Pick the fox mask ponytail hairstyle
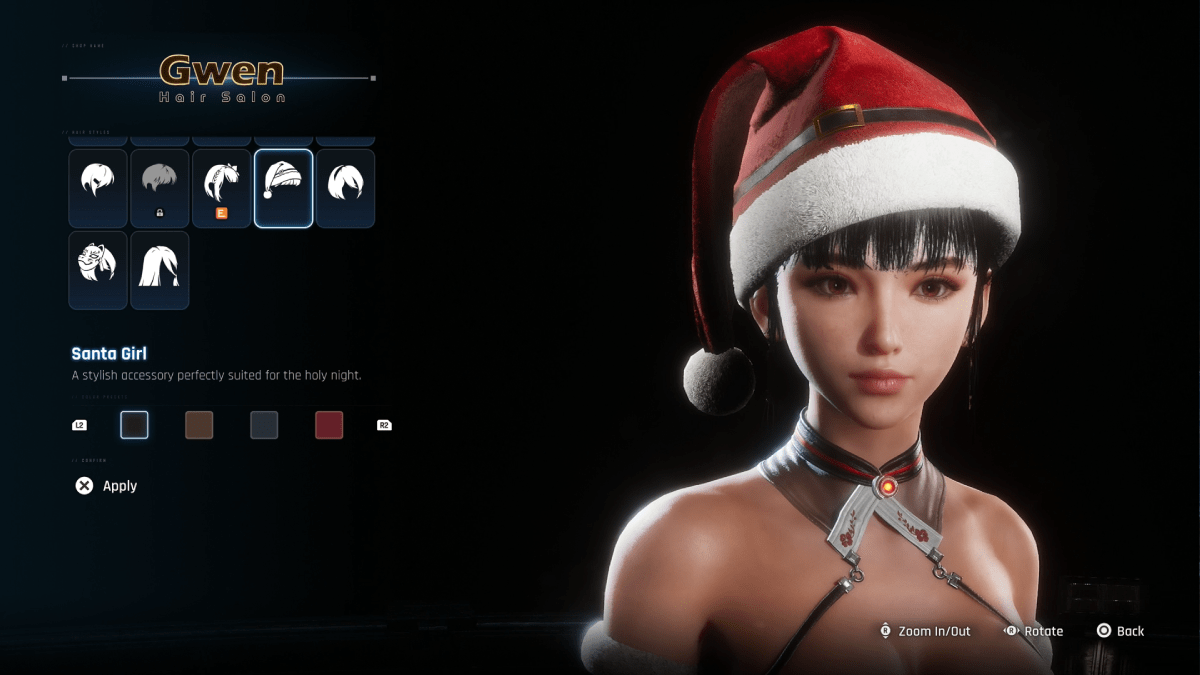Image resolution: width=1200 pixels, height=675 pixels. pyautogui.click(x=98, y=270)
